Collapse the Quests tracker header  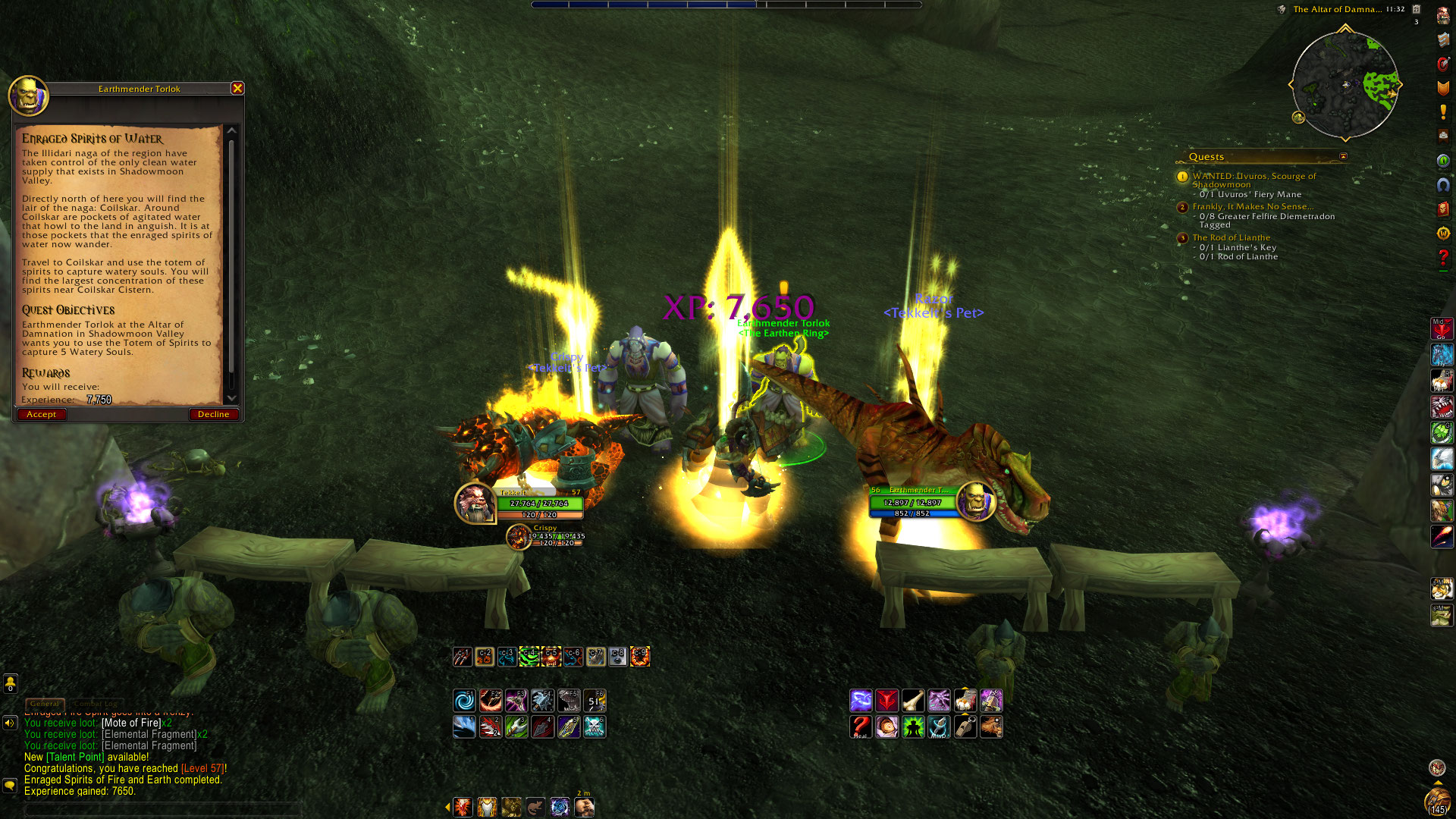click(x=1343, y=157)
